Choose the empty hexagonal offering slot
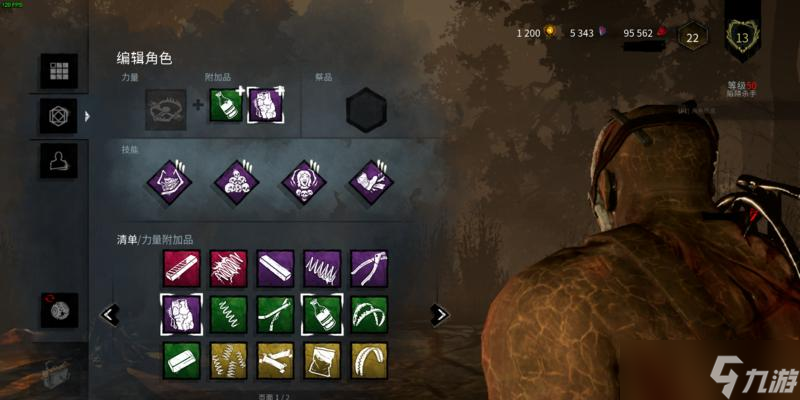The image size is (800, 400). [365, 107]
